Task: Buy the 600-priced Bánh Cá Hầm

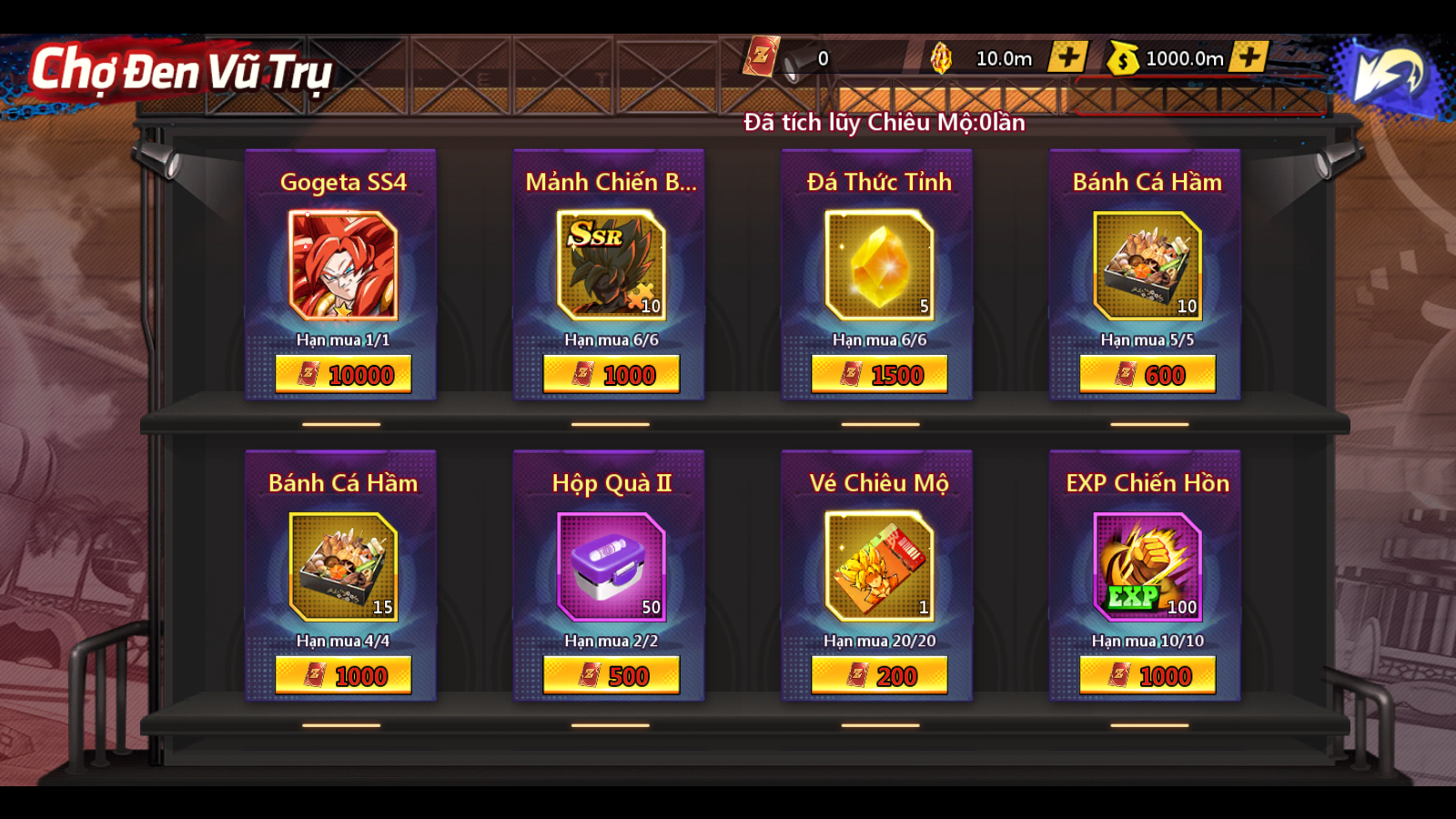Action: [x=1148, y=374]
